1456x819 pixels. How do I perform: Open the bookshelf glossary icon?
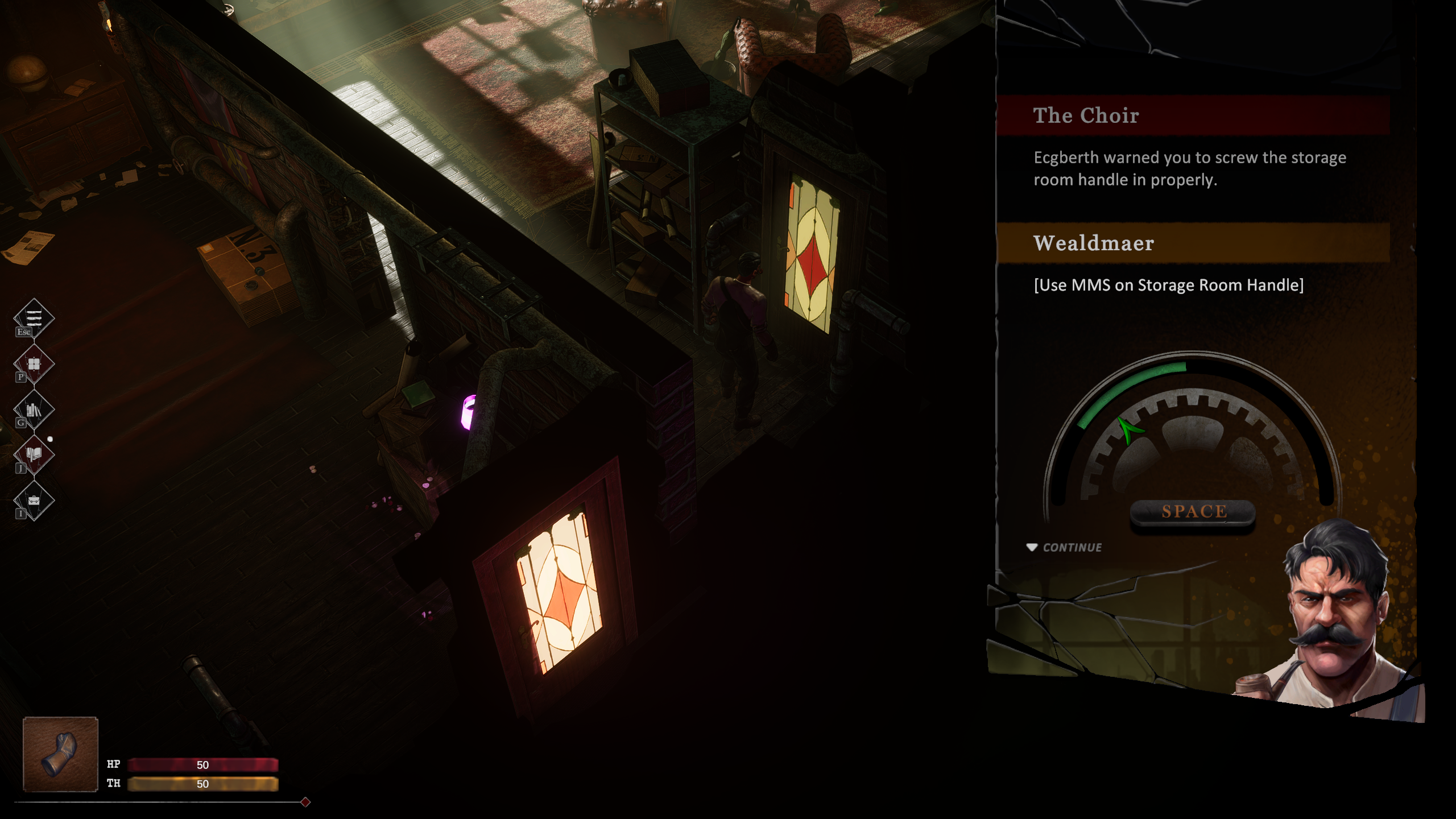pyautogui.click(x=34, y=409)
